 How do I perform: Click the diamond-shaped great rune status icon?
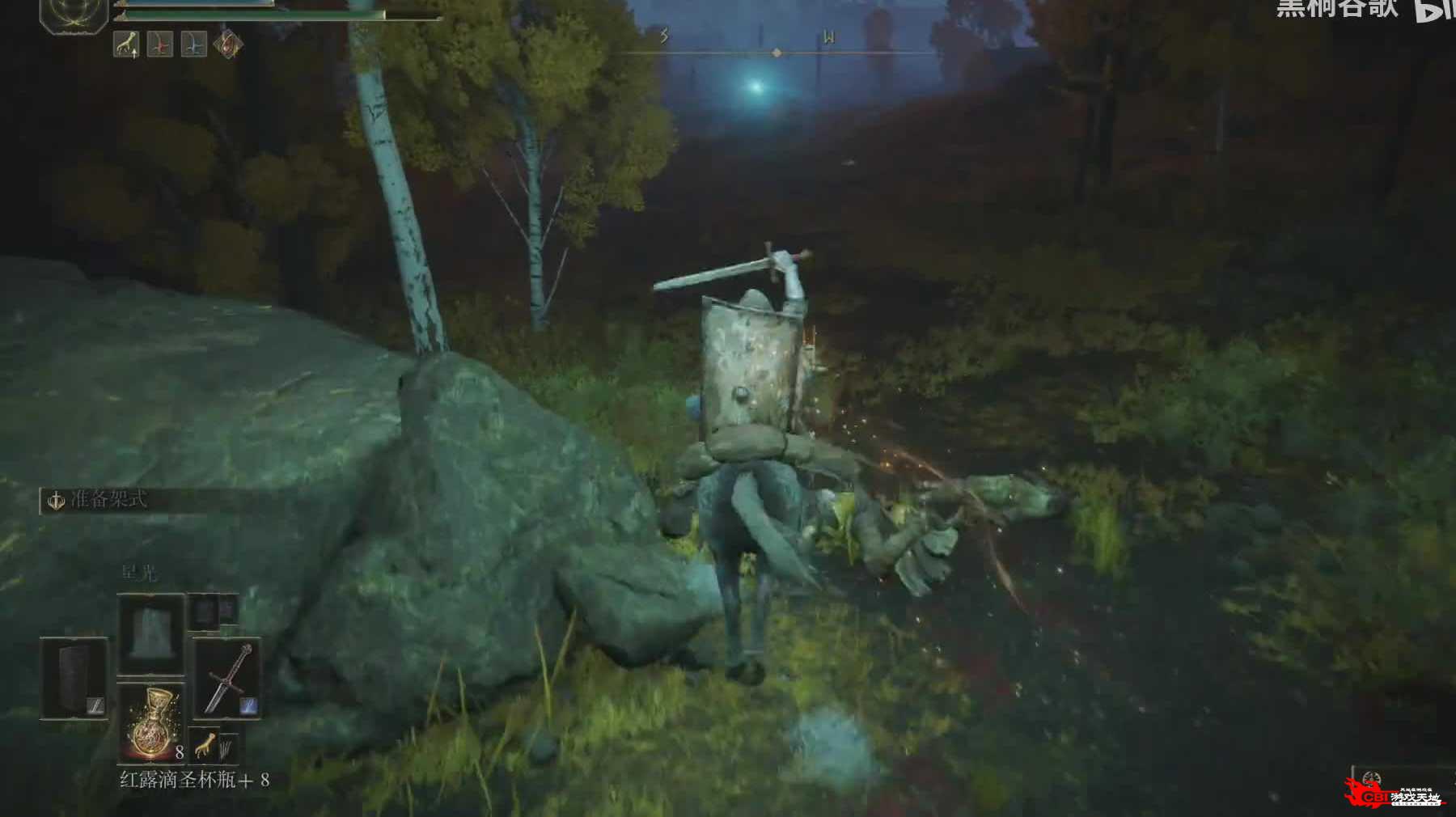tap(228, 44)
